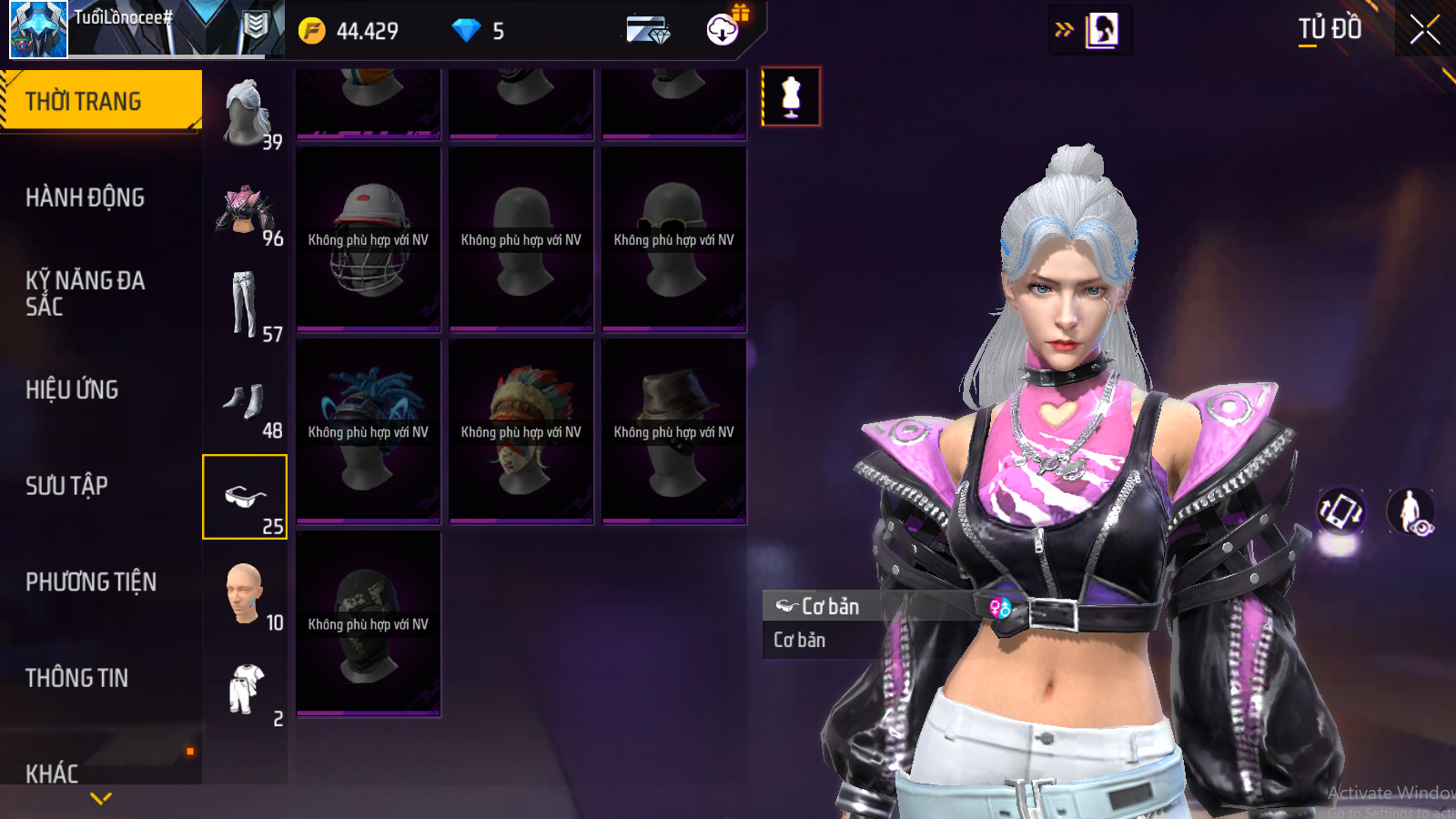
Task: Close the wardrobe with the X button
Action: (1424, 30)
